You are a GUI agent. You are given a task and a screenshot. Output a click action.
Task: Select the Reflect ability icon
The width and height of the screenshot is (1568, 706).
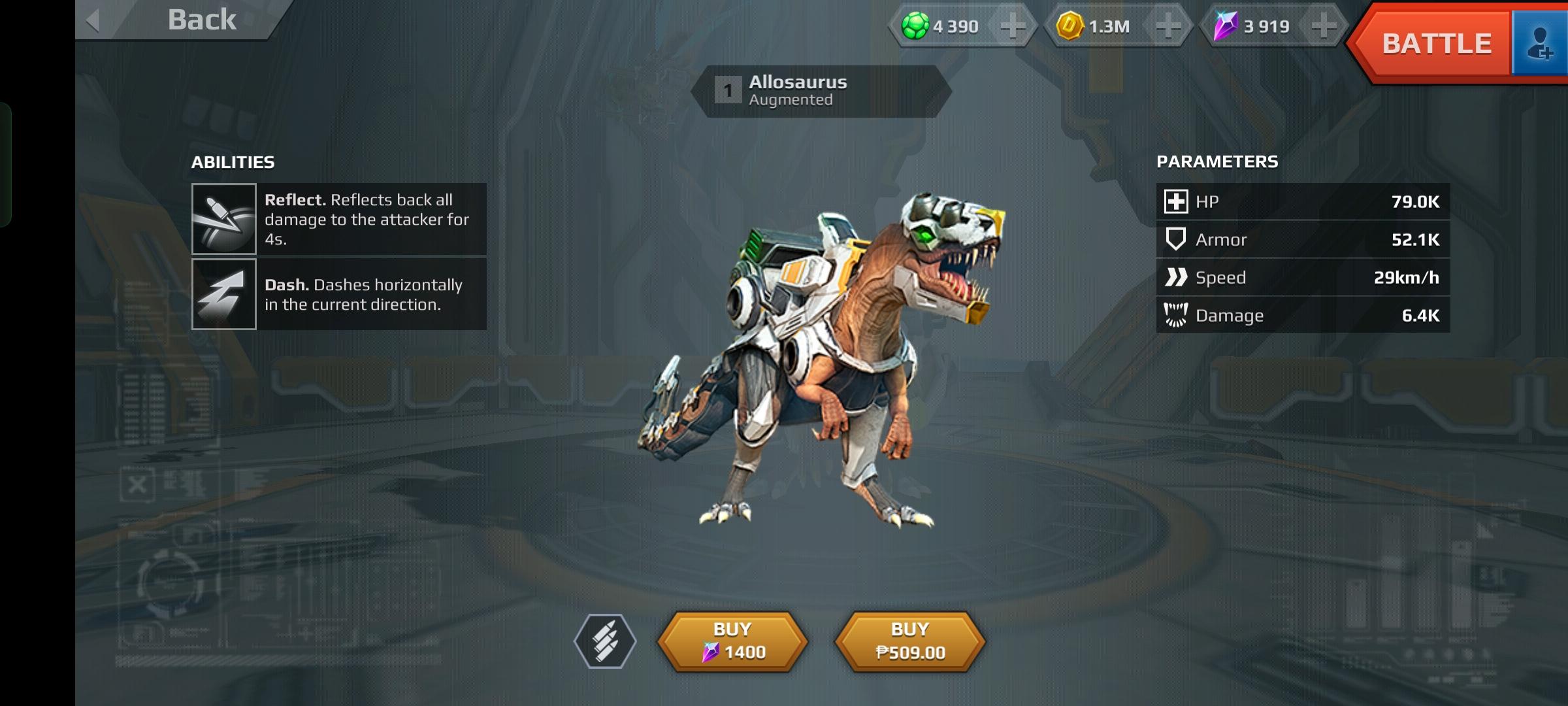point(224,219)
